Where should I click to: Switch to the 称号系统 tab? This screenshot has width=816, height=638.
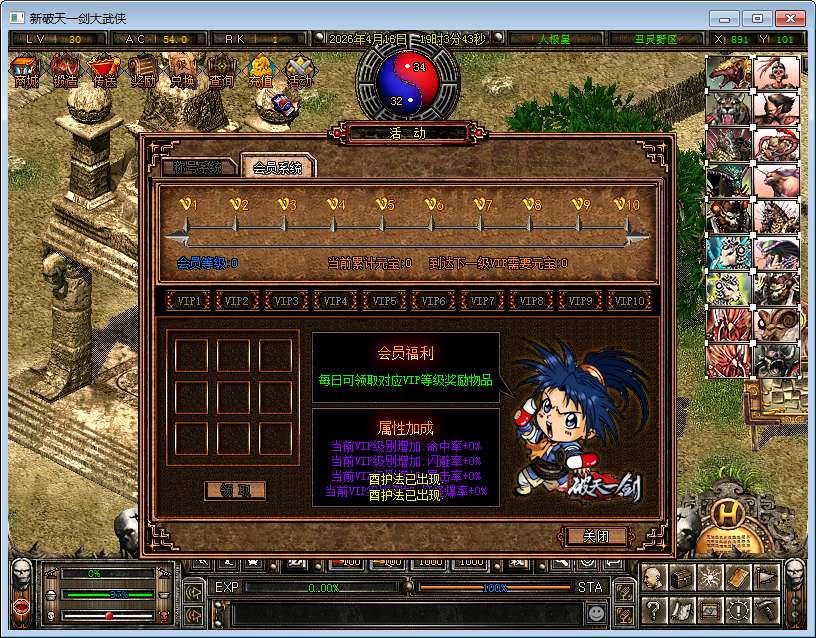(x=197, y=168)
